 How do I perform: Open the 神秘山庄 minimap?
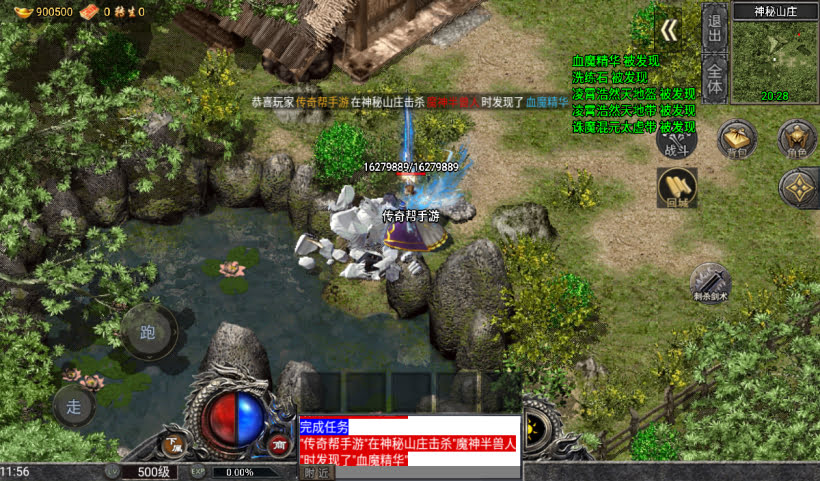point(775,61)
